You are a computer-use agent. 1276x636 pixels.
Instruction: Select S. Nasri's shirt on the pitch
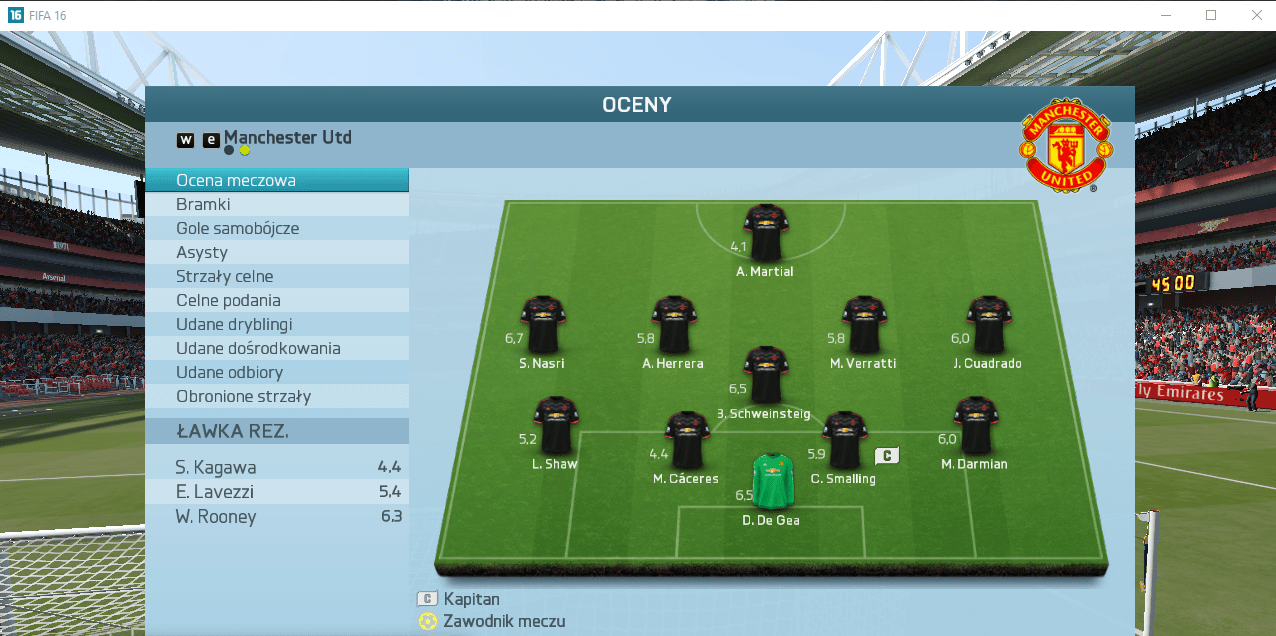point(543,324)
